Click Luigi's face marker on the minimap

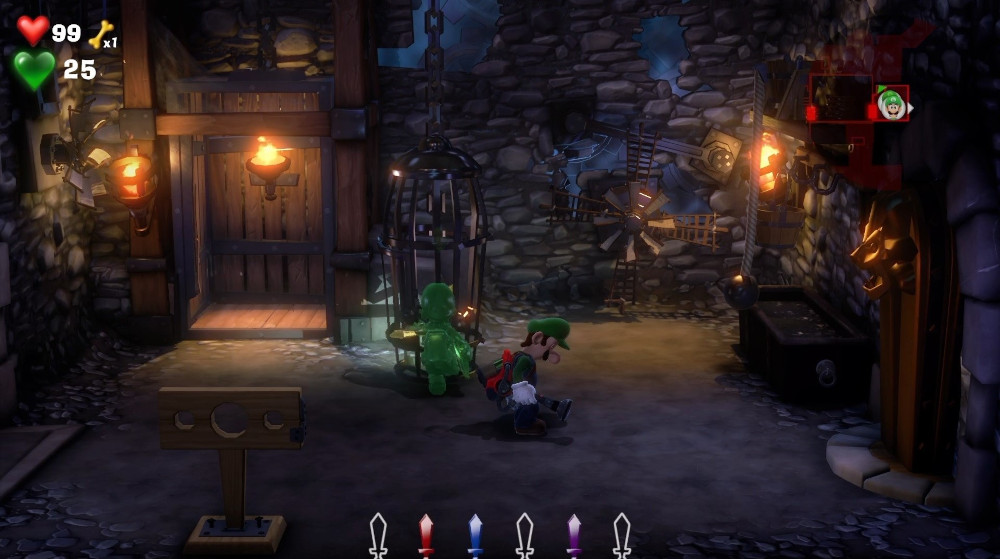890,102
